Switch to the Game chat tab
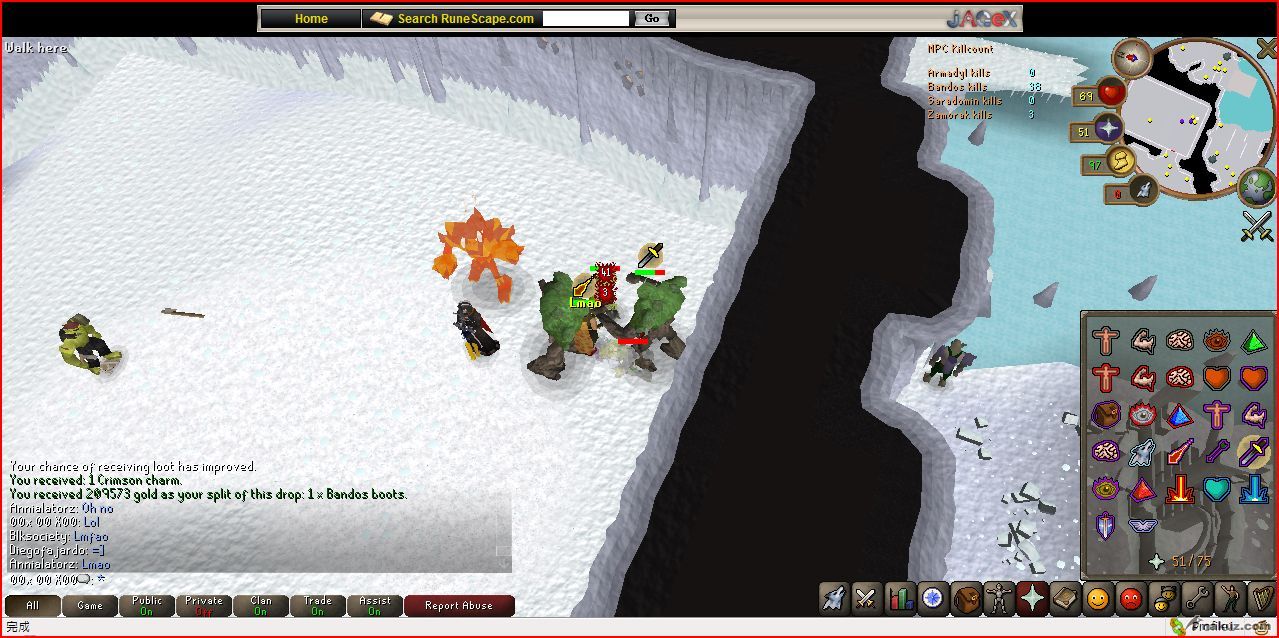 (x=89, y=605)
